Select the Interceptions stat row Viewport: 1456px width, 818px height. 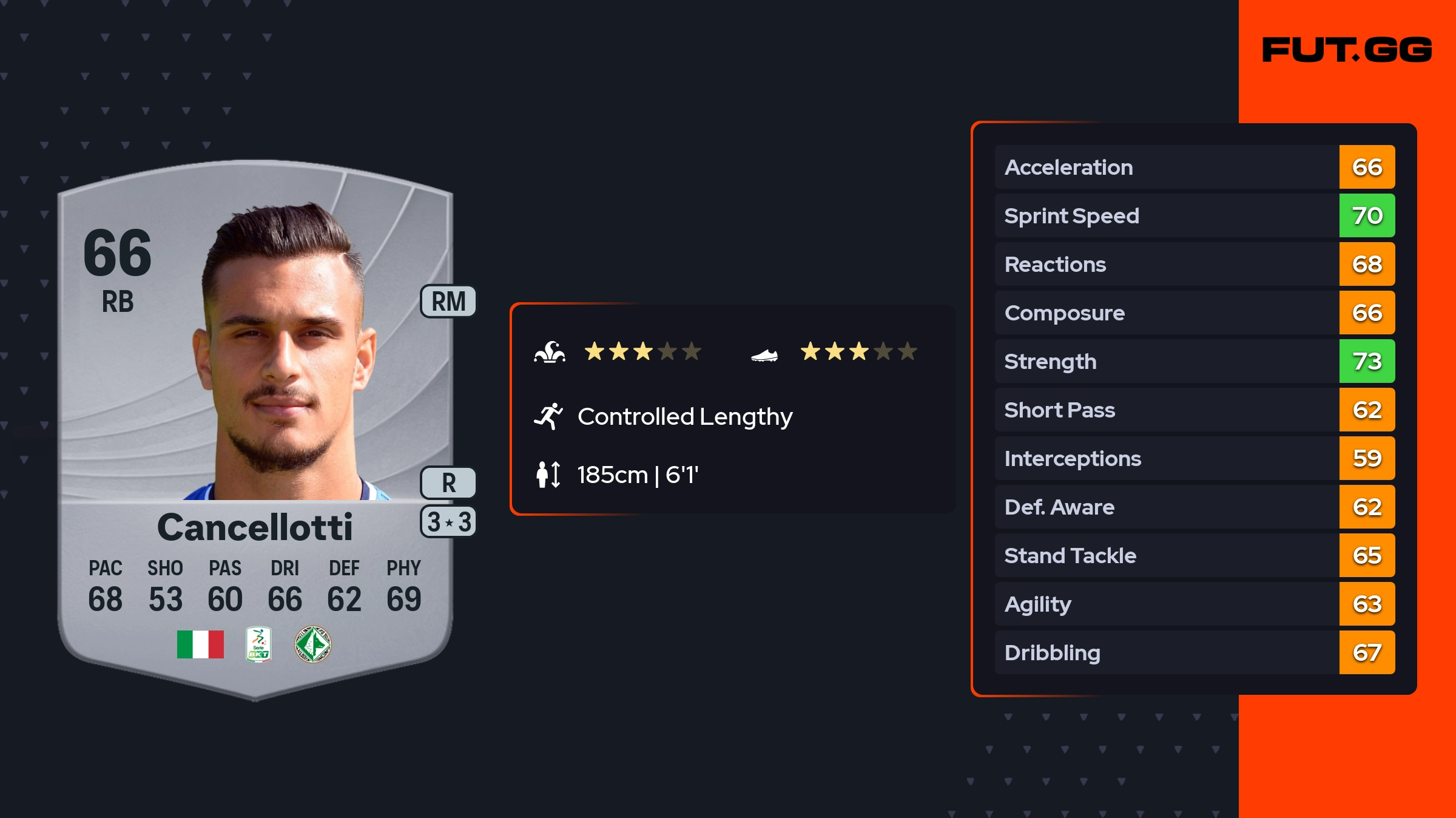tap(1194, 459)
